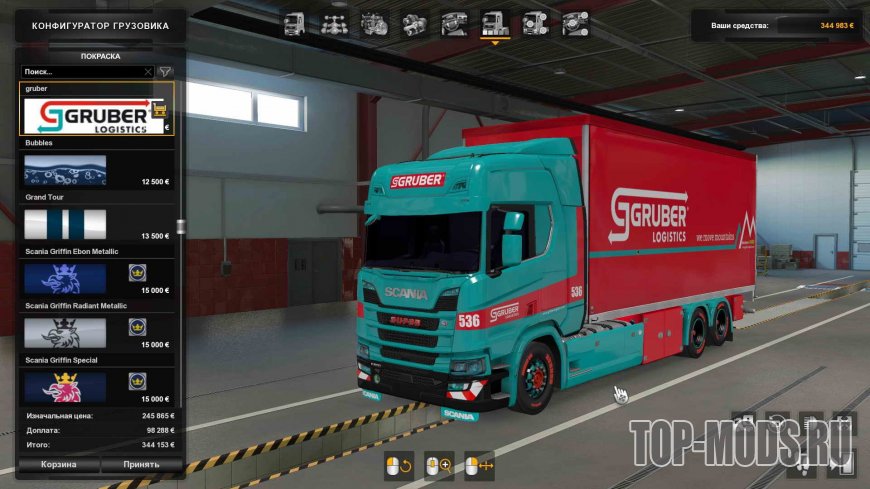The image size is (870, 489).
Task: Clear the search with the X icon
Action: 148,72
